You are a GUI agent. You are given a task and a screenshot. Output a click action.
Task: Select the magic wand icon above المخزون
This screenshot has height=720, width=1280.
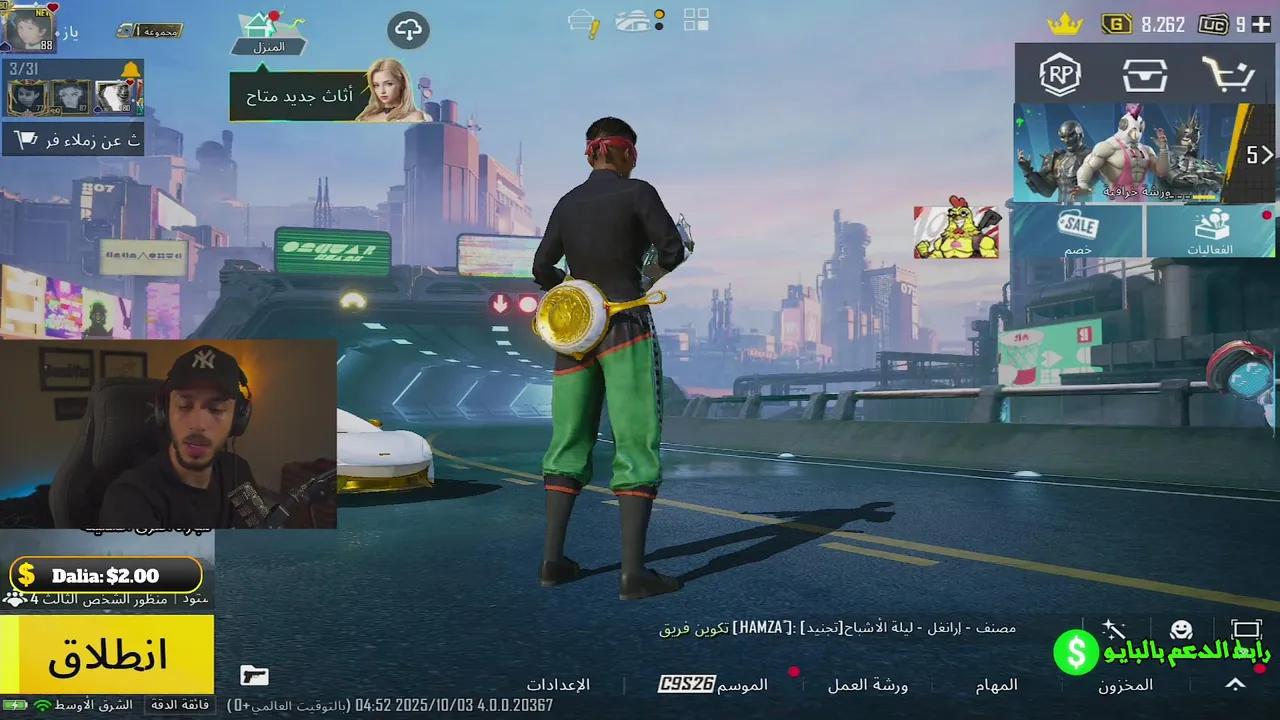tap(1113, 630)
